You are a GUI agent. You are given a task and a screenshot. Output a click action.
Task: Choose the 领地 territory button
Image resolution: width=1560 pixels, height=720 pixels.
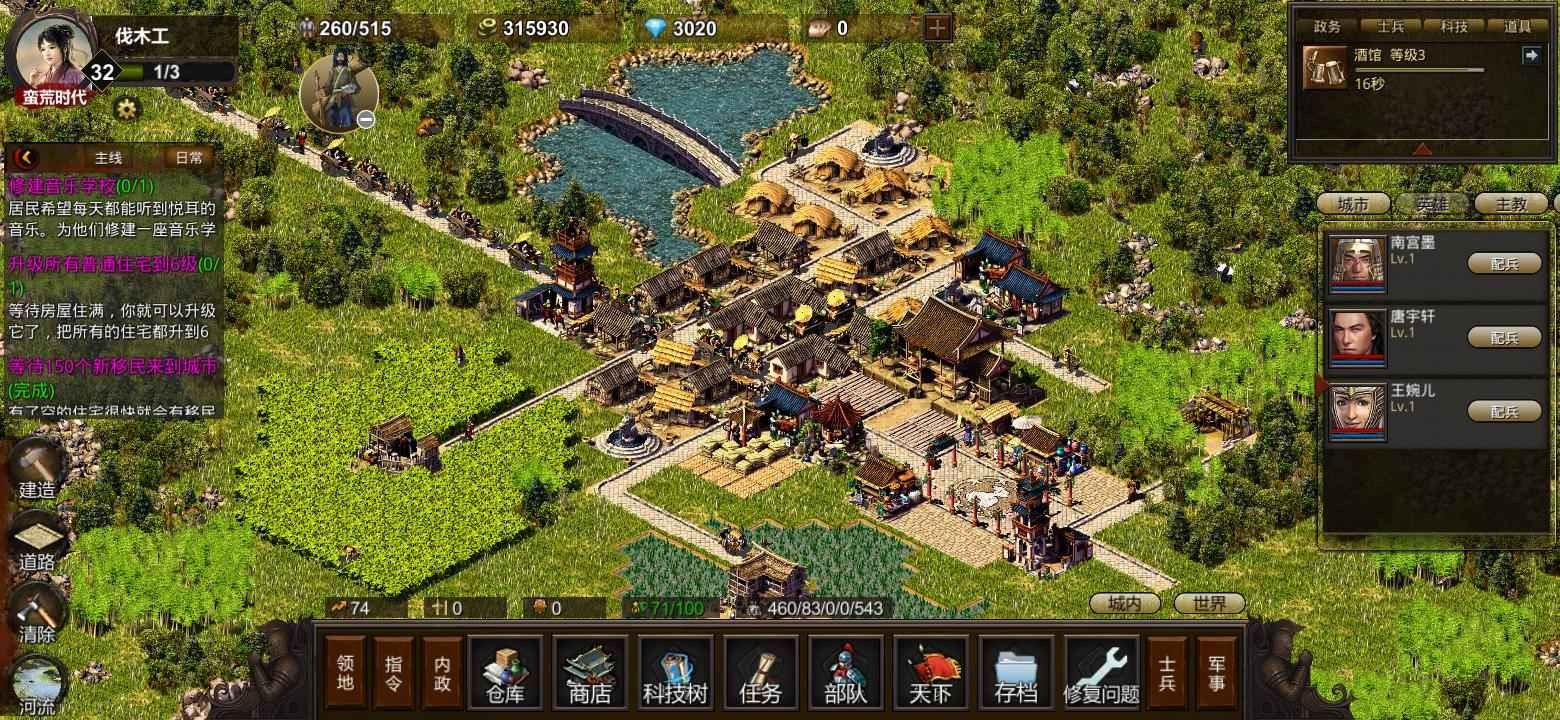[x=345, y=672]
